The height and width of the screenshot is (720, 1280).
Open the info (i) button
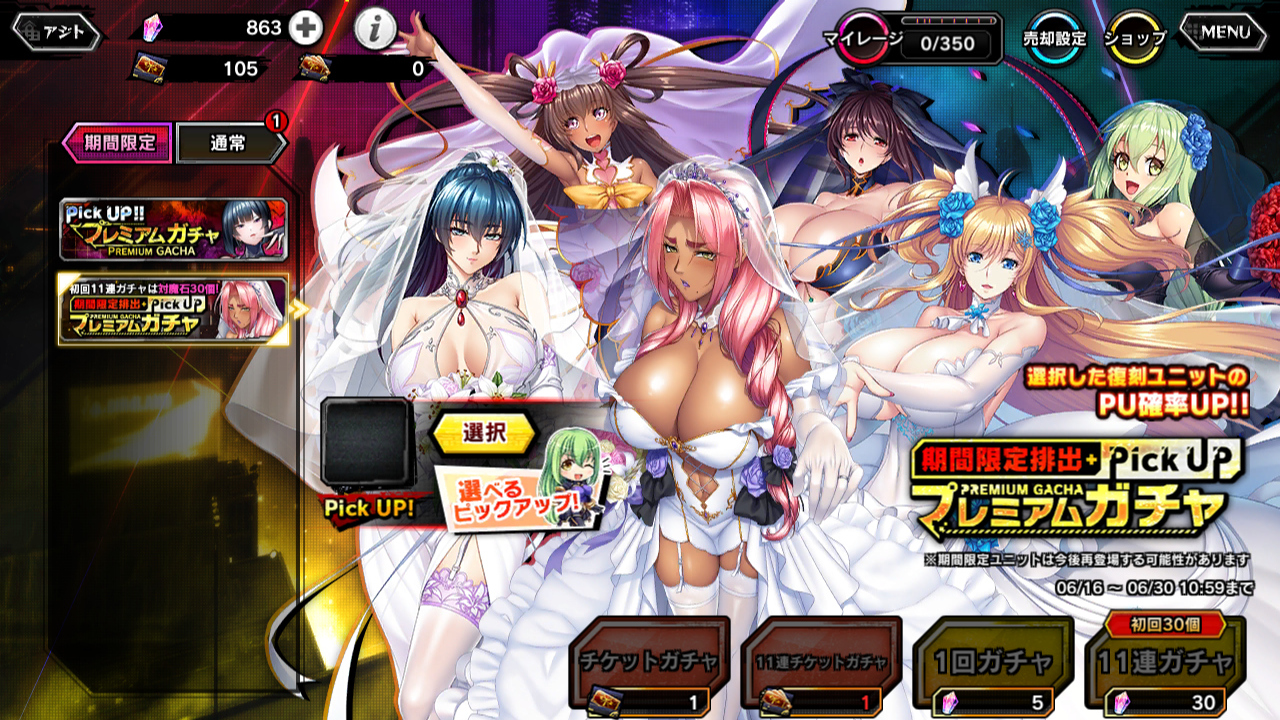(374, 31)
